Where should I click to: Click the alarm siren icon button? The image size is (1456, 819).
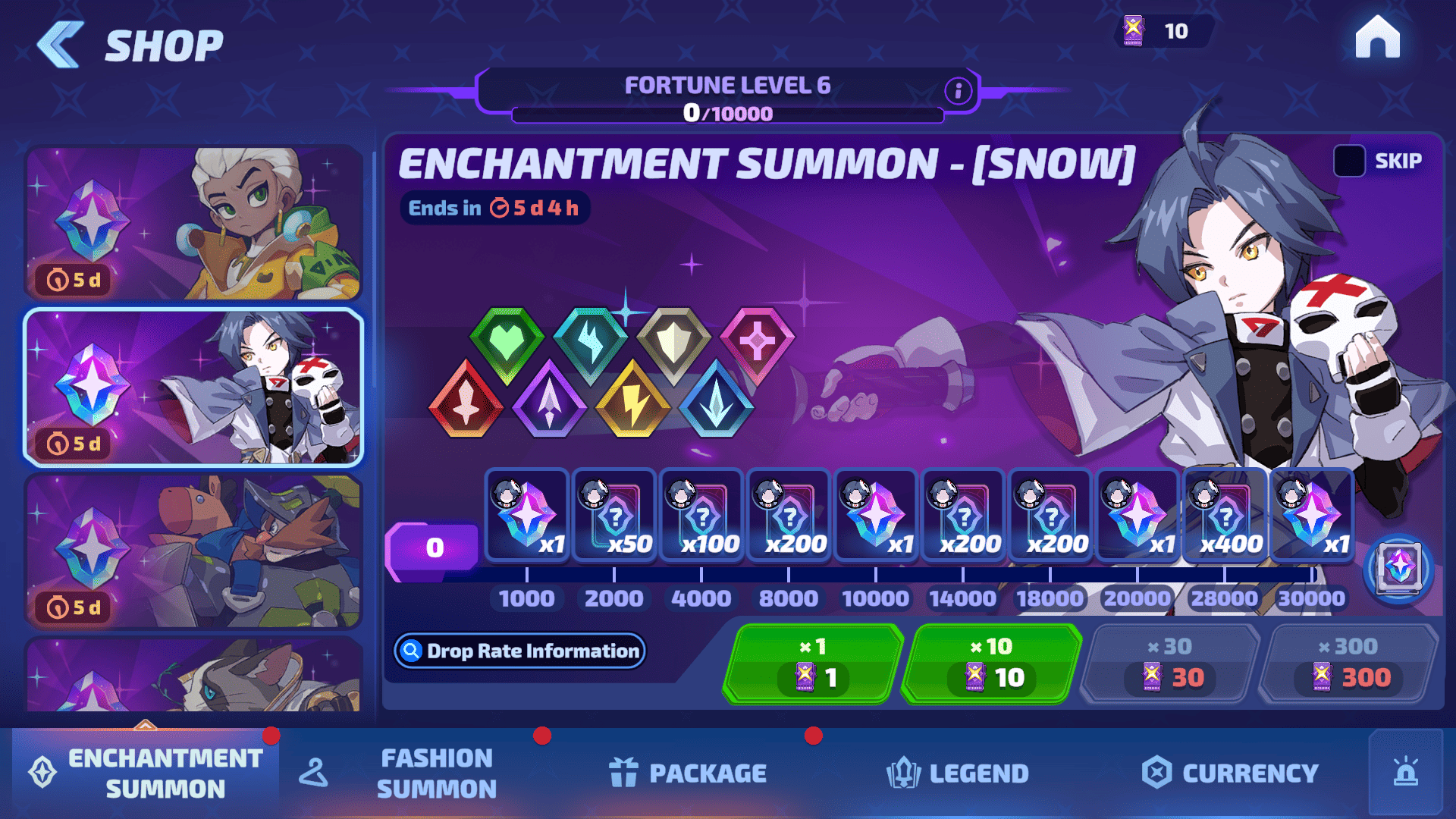click(1405, 773)
